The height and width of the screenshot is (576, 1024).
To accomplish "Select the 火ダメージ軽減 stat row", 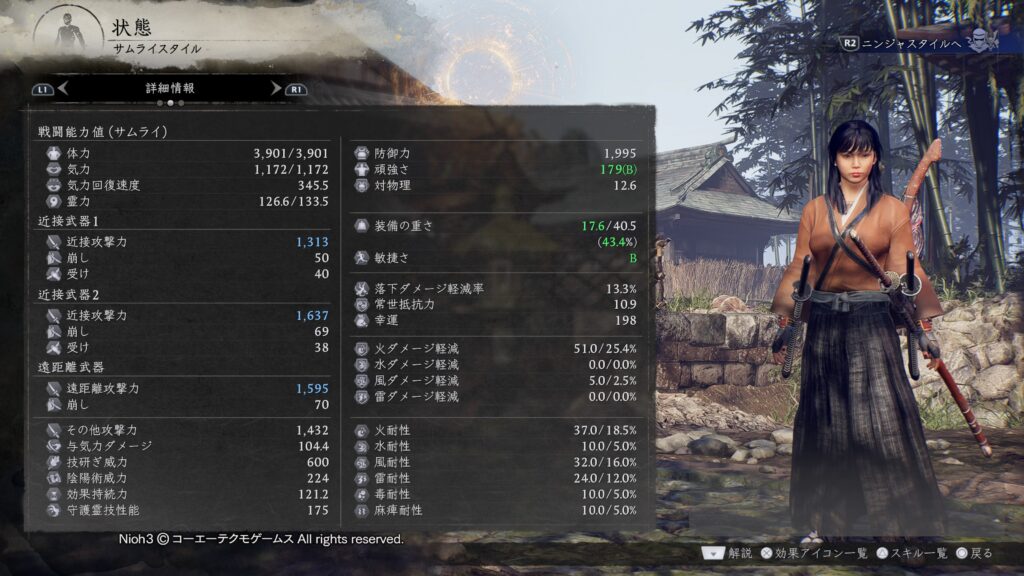I will point(497,349).
